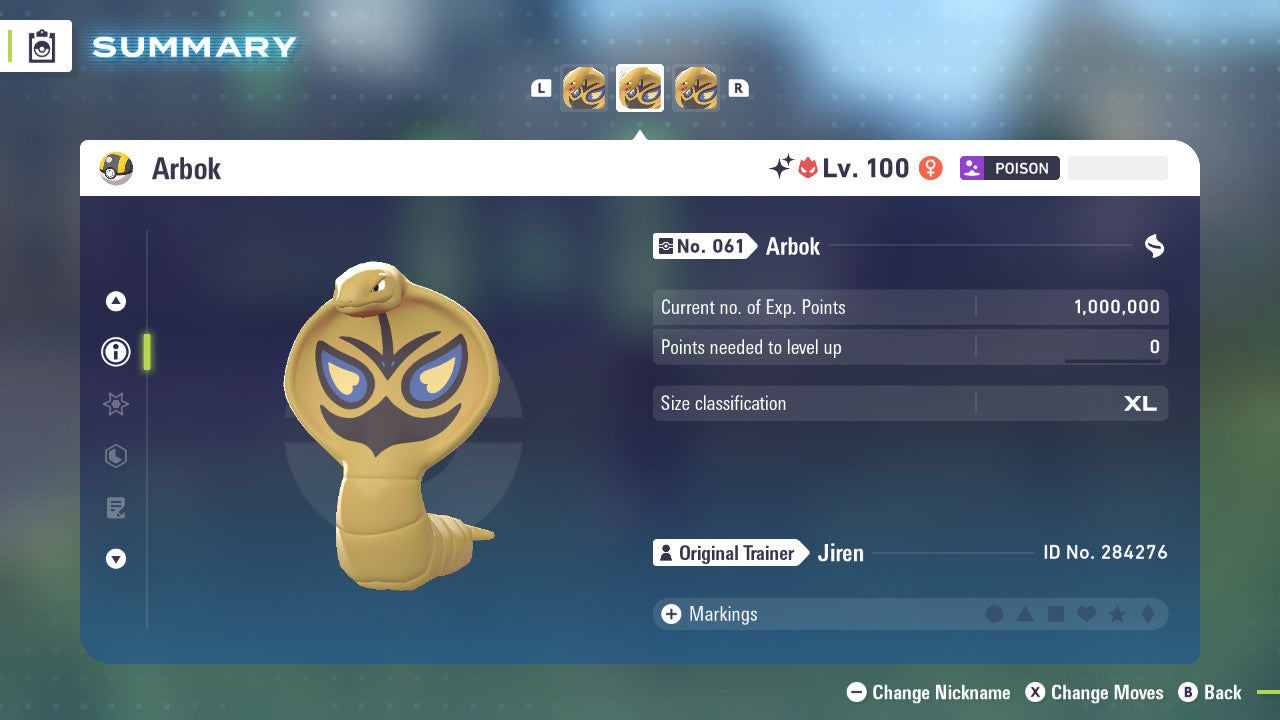
Task: Toggle the circle marking
Action: tap(995, 614)
